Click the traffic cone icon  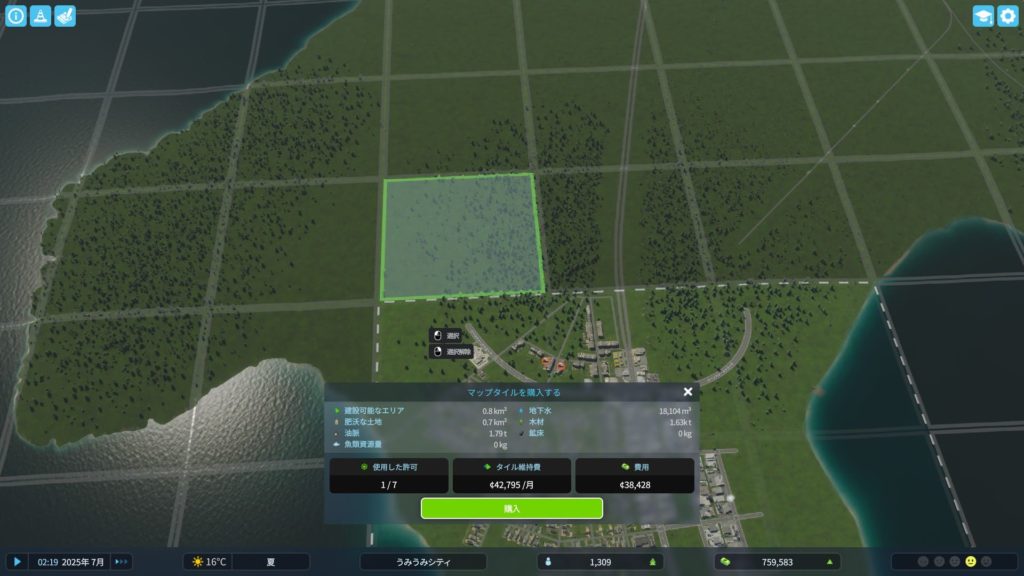40,16
